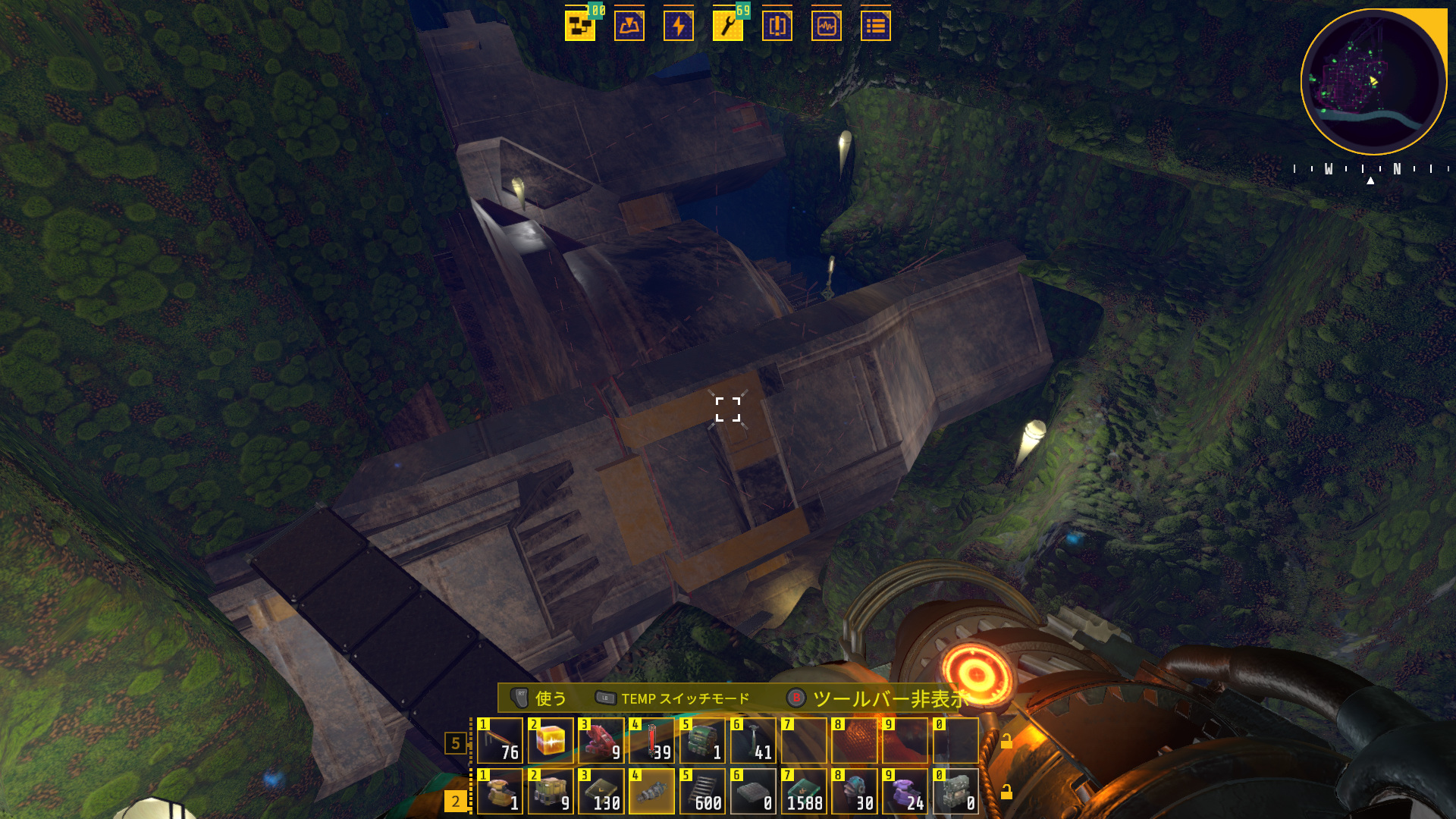The image size is (1456, 819).
Task: Open the wrench upgrades icon
Action: point(727,26)
